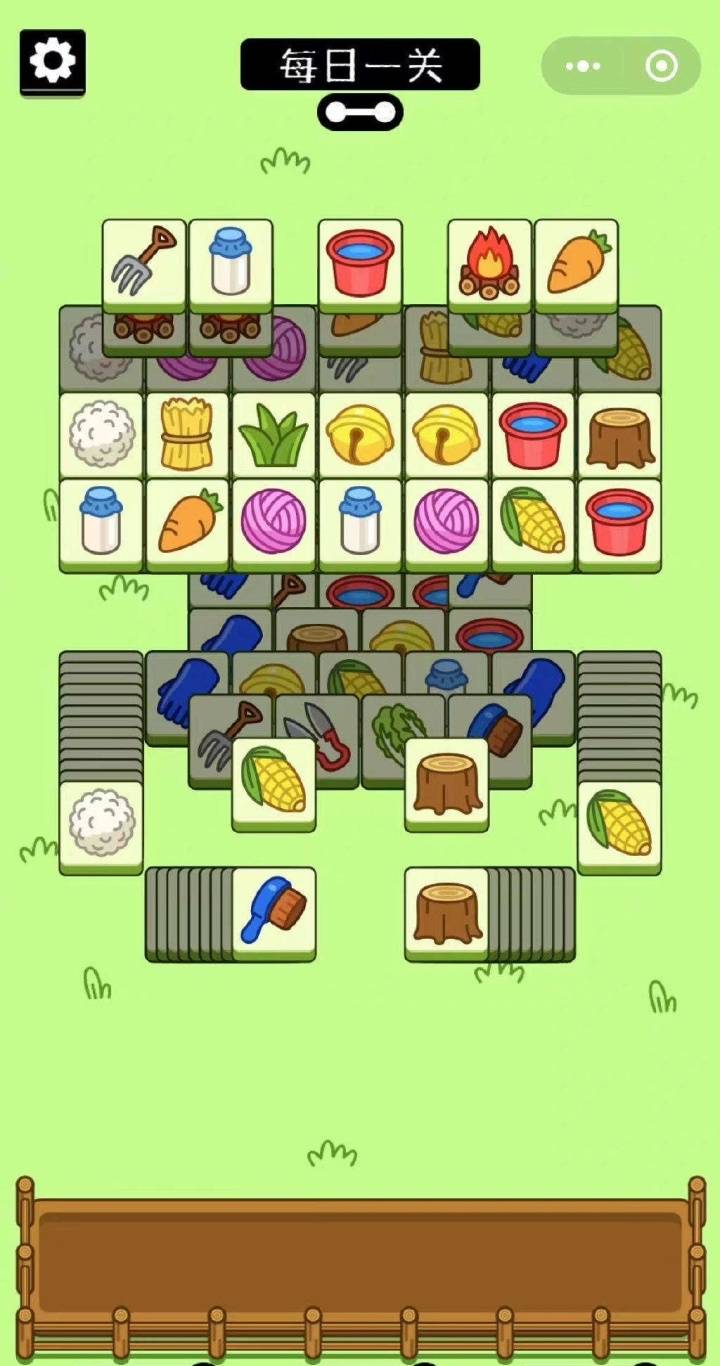Screen dimensions: 720x1366
Task: Open the three-dots mini program menu
Action: click(x=582, y=67)
